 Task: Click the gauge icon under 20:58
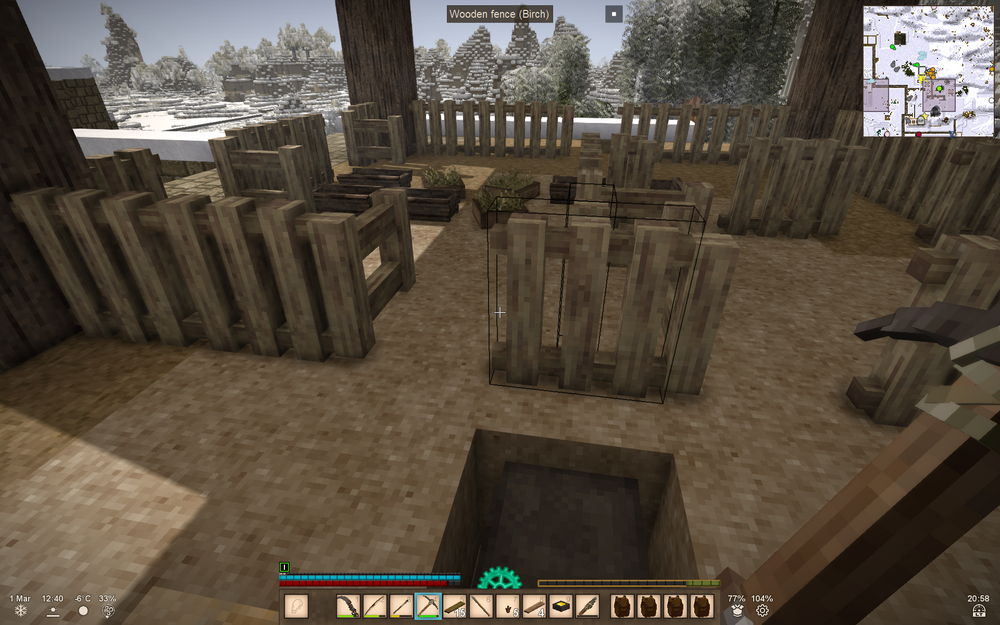click(980, 611)
